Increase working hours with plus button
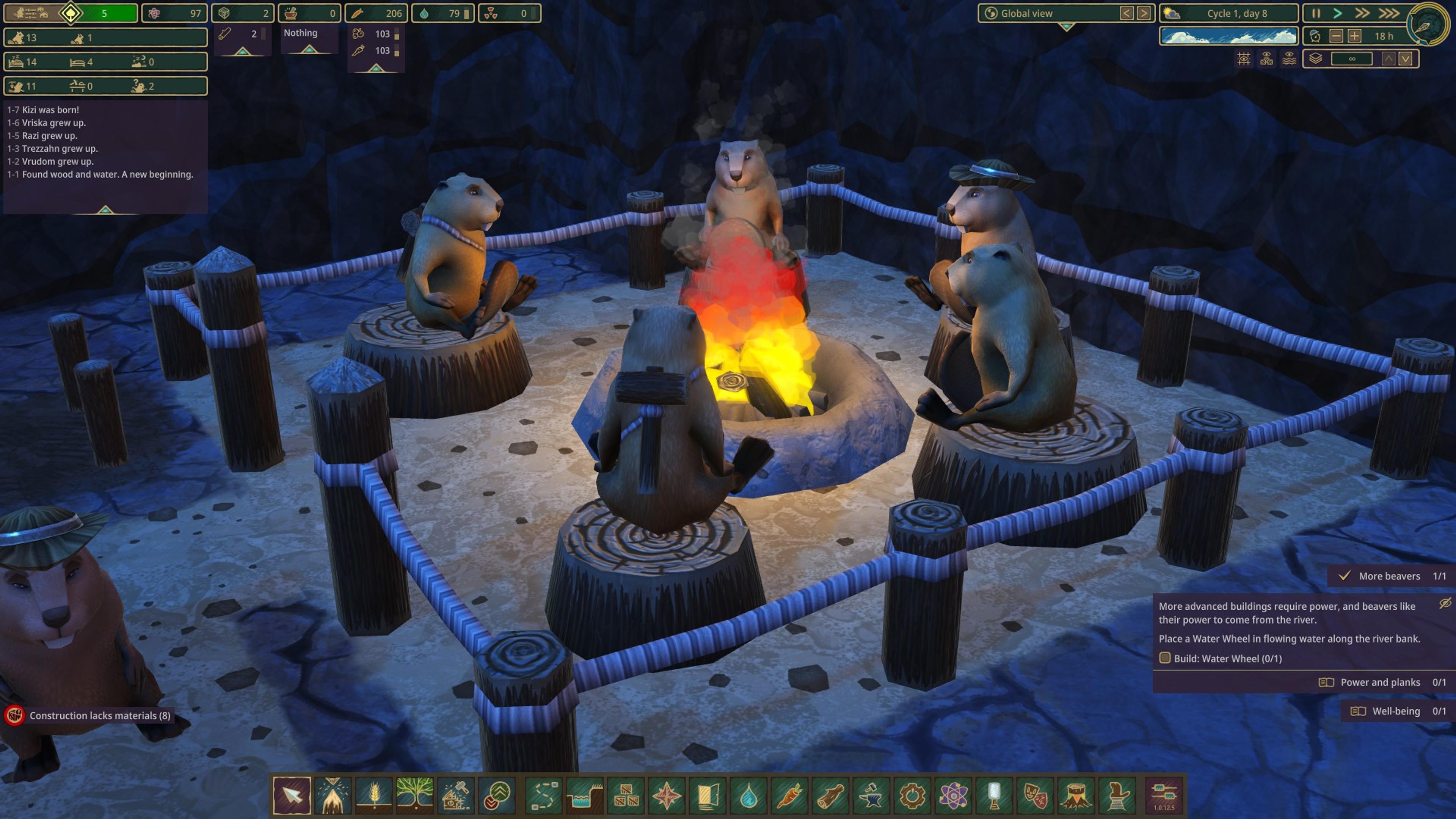The height and width of the screenshot is (819, 1456). [1354, 36]
